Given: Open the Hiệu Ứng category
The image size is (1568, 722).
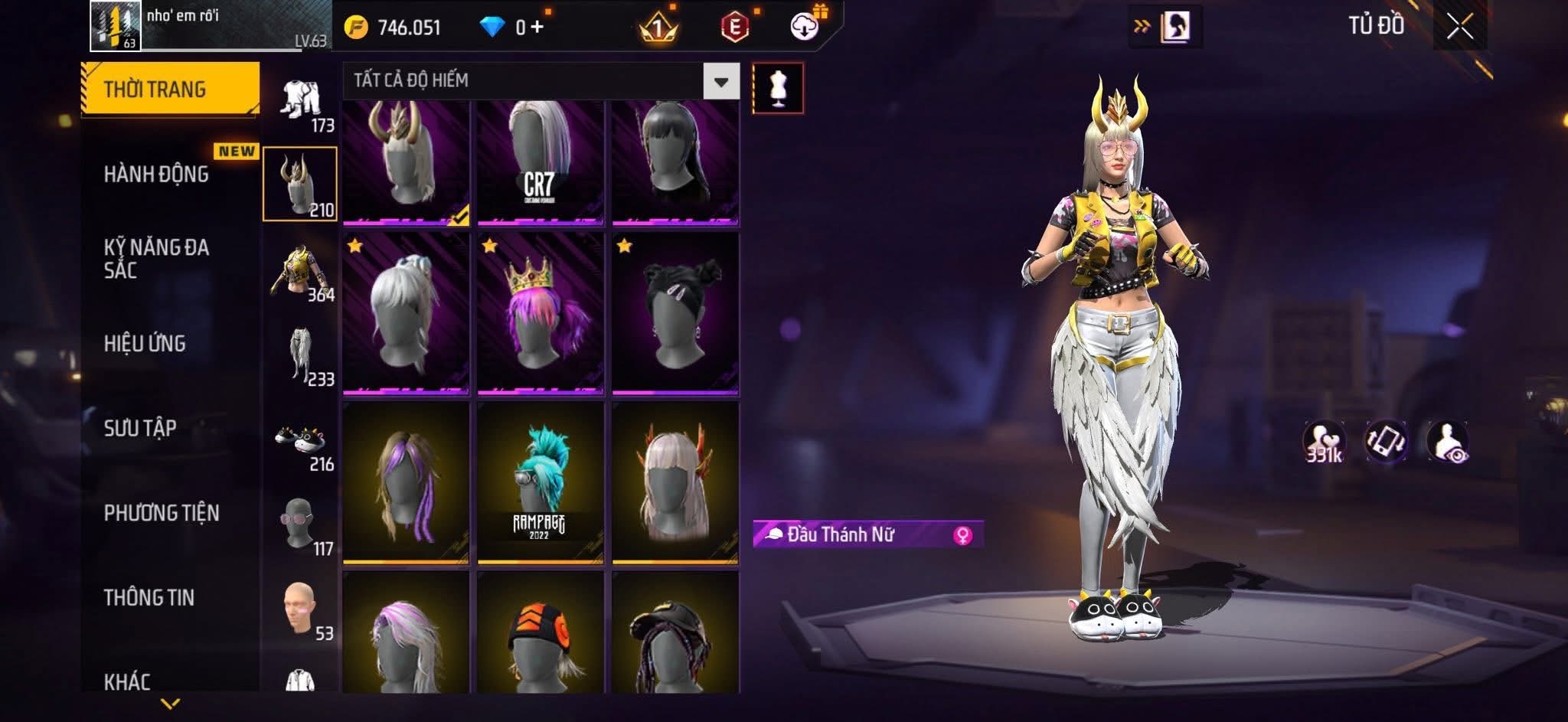Looking at the screenshot, I should click(x=145, y=344).
